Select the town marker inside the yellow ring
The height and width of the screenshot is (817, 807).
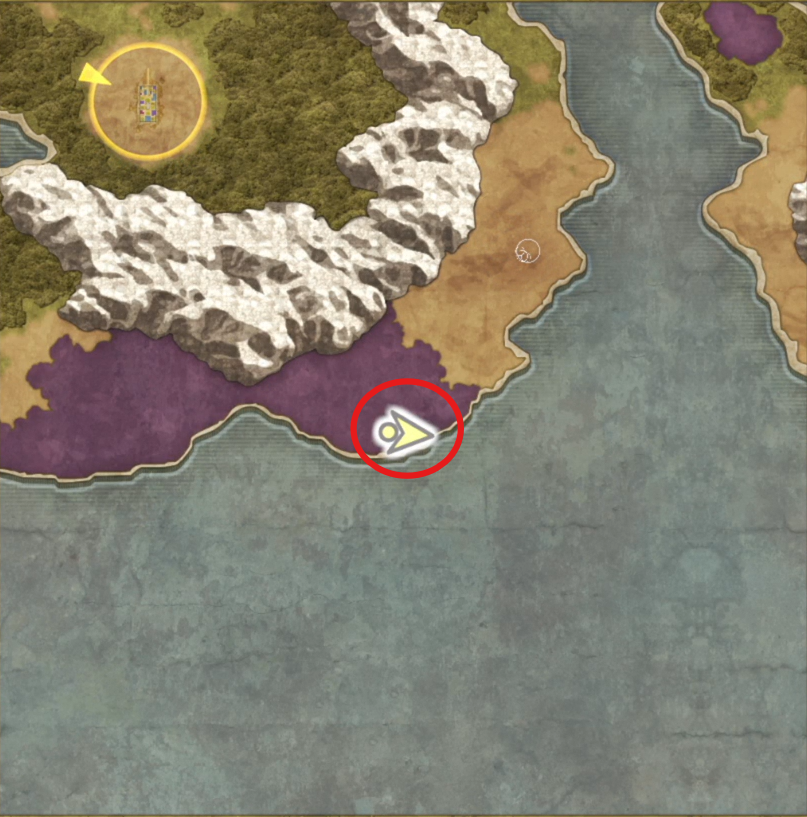tap(148, 102)
